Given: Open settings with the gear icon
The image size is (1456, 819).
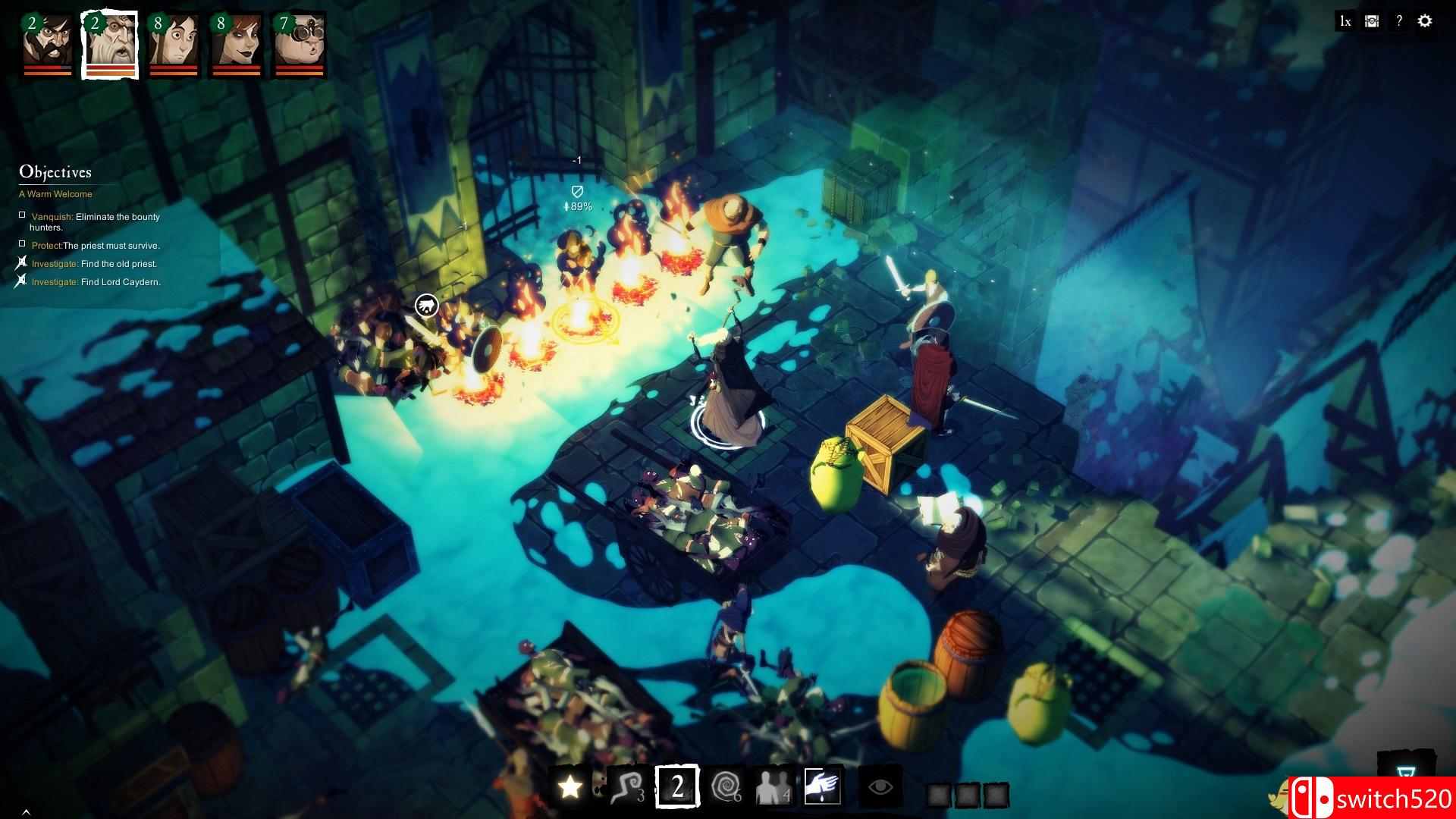Looking at the screenshot, I should click(1425, 21).
